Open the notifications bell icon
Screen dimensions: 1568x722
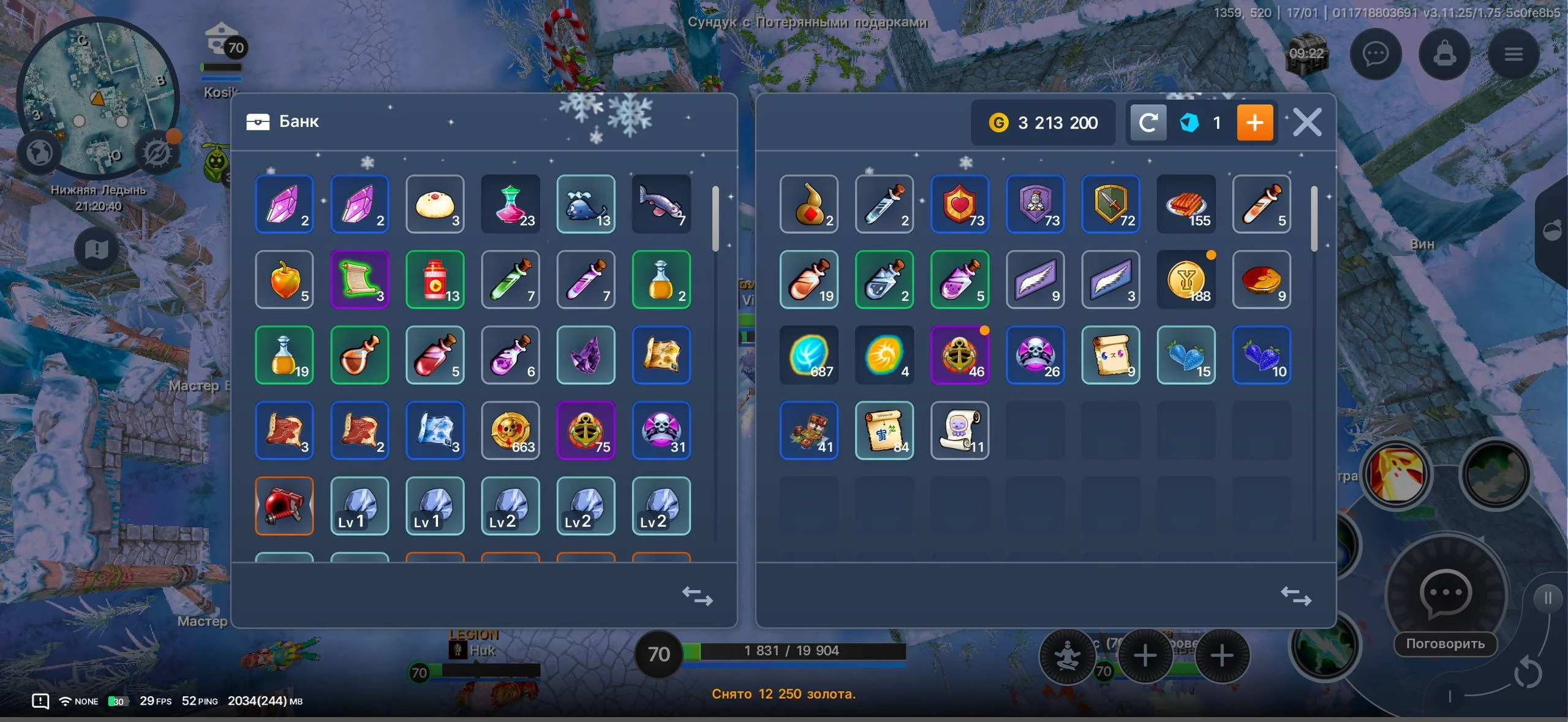coord(1445,54)
